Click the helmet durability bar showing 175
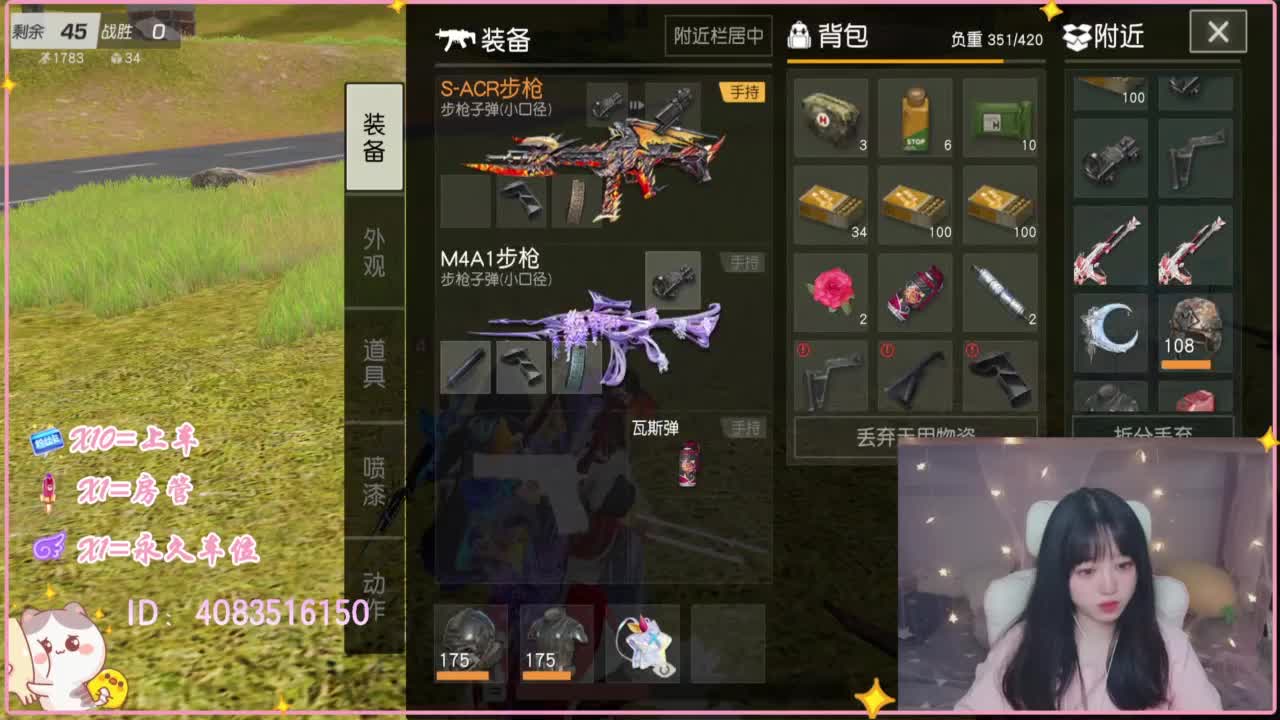Image resolution: width=1280 pixels, height=720 pixels. coord(463,675)
